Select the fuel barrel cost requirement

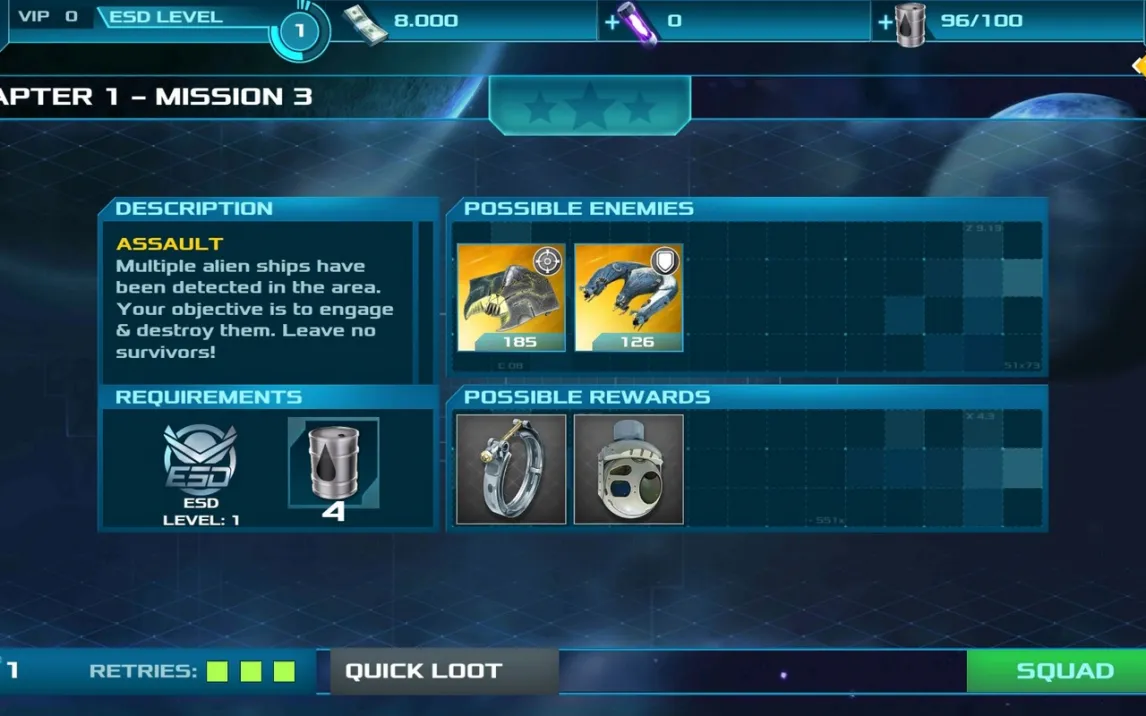click(333, 465)
